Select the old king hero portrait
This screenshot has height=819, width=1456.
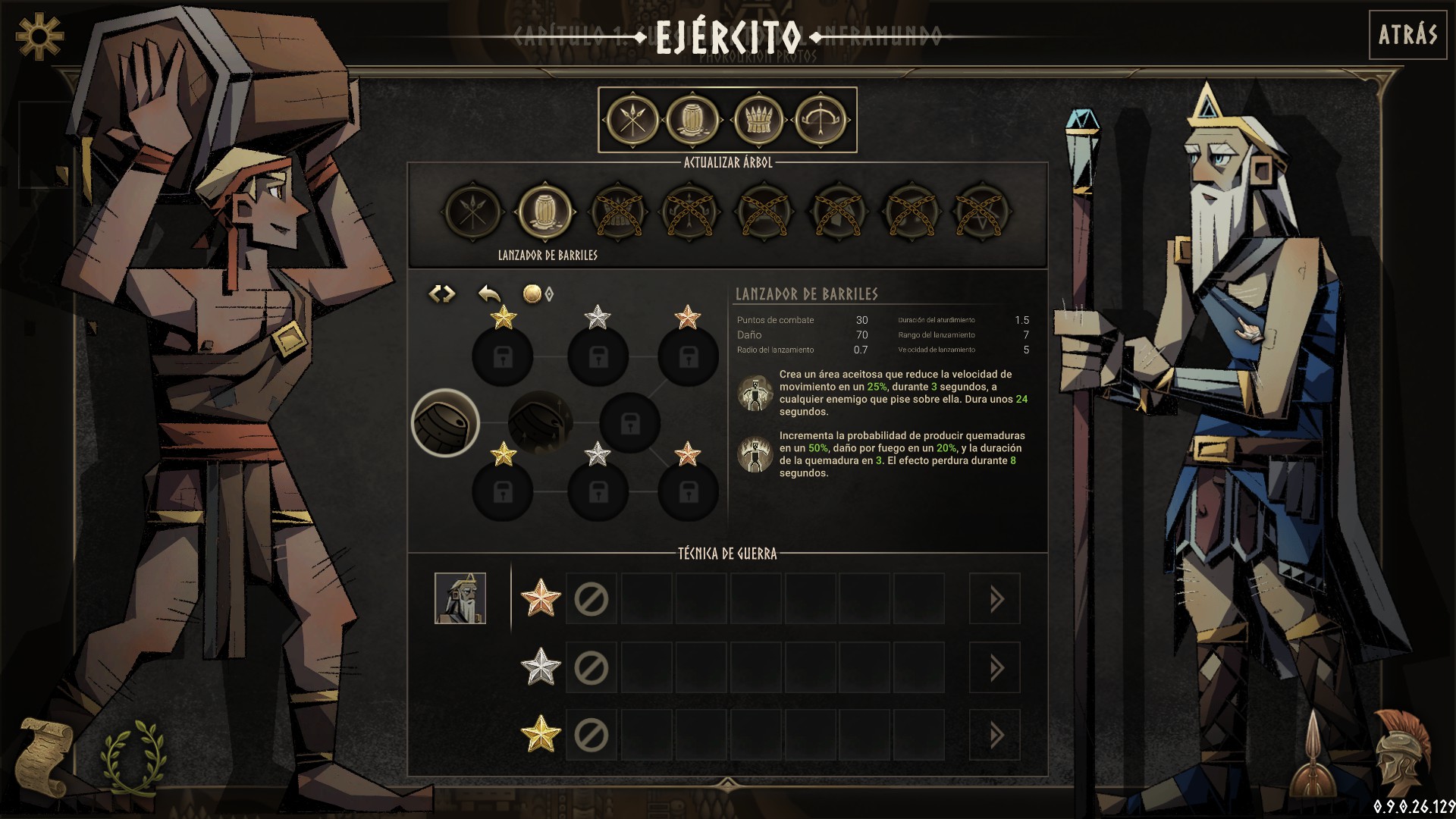pyautogui.click(x=460, y=598)
